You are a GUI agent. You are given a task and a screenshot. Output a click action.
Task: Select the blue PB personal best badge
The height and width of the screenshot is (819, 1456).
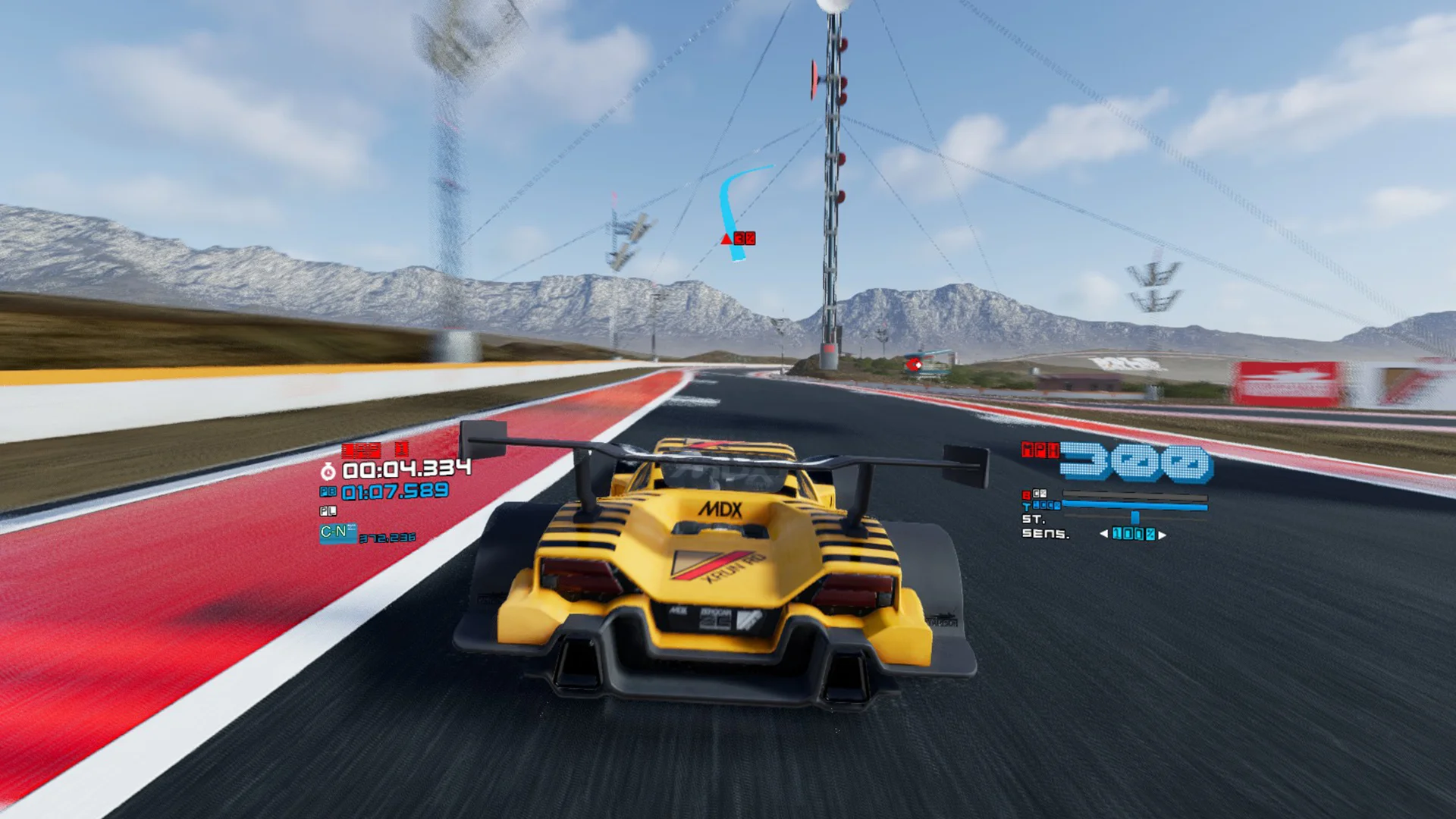[328, 491]
